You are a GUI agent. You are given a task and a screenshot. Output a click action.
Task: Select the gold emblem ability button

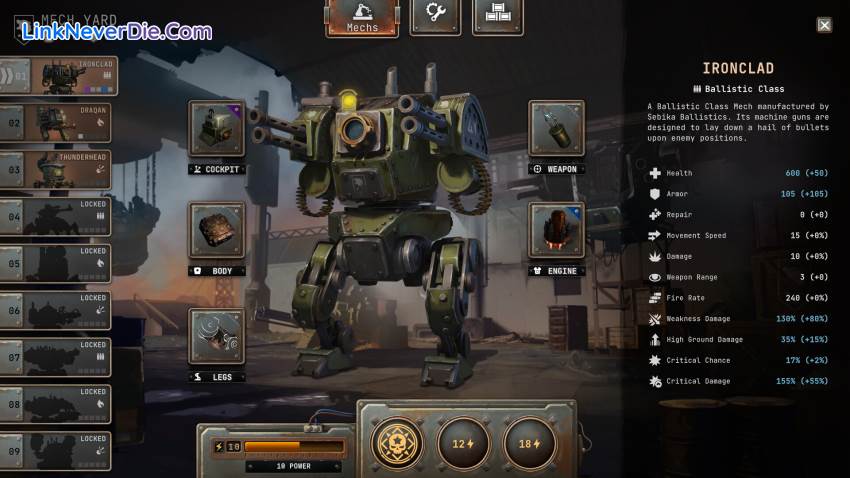click(x=397, y=442)
